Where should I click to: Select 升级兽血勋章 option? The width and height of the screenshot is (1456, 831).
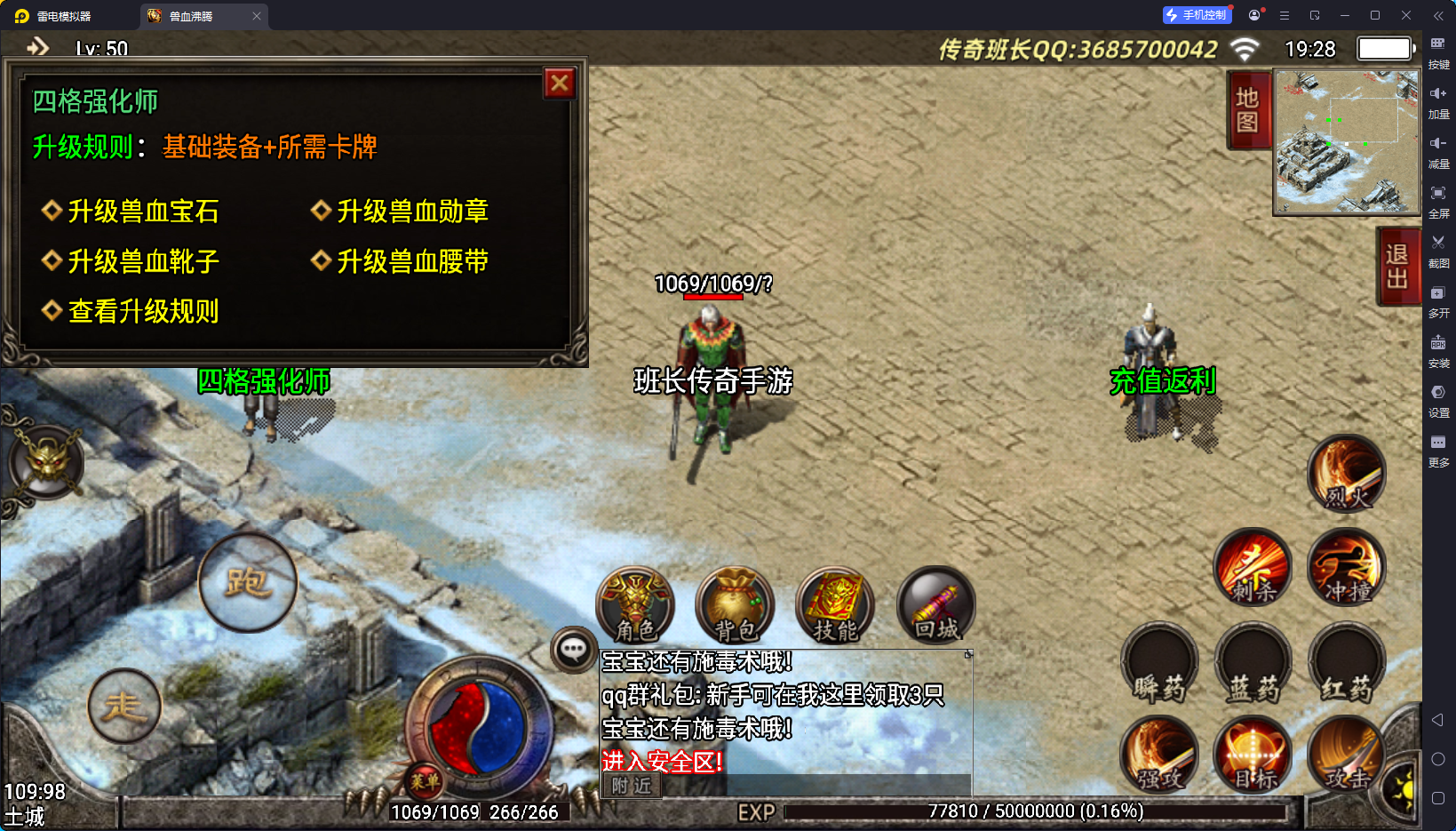click(x=411, y=212)
